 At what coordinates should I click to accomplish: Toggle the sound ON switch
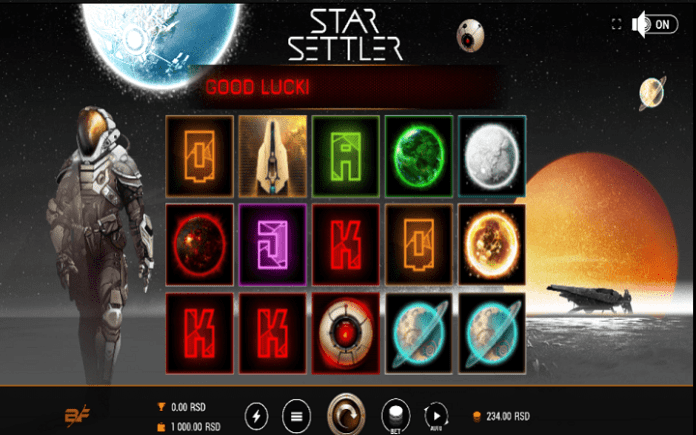pos(655,25)
